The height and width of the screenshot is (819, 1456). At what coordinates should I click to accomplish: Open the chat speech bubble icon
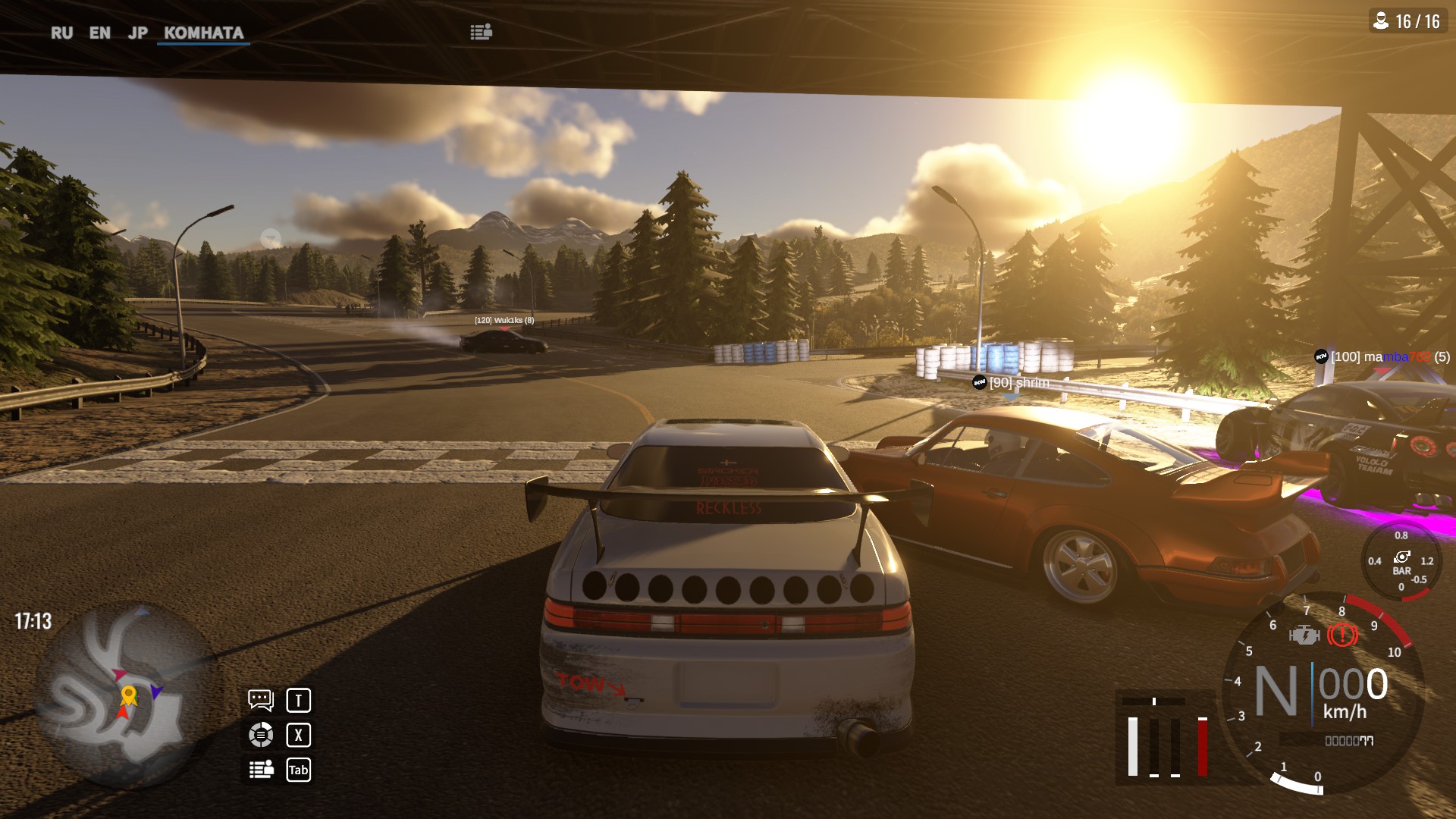tap(260, 700)
